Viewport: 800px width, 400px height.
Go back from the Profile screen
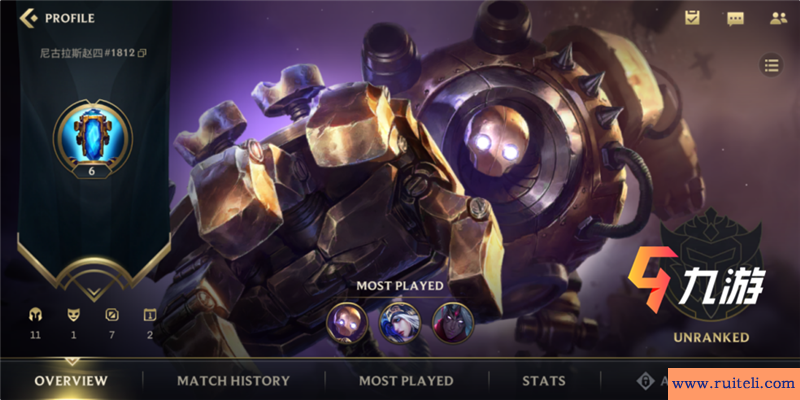28,18
